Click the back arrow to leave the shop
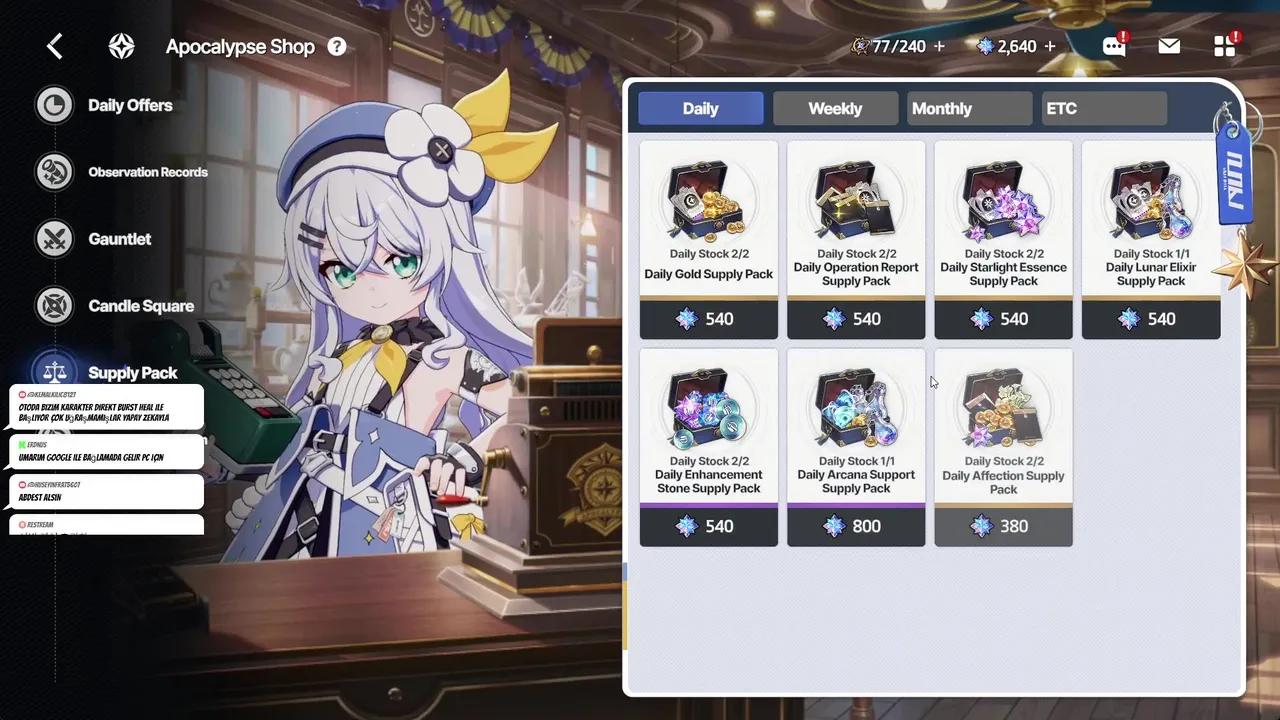The width and height of the screenshot is (1280, 720). click(x=54, y=45)
